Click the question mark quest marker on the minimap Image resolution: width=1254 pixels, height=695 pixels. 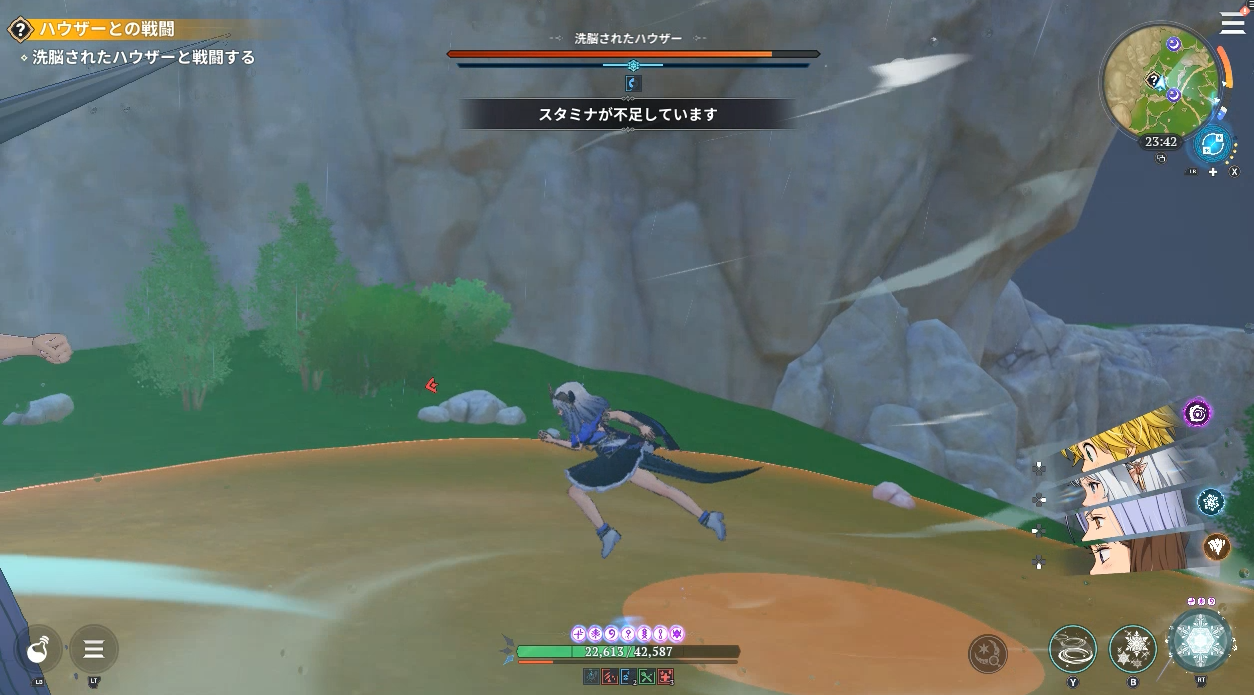[x=1153, y=81]
